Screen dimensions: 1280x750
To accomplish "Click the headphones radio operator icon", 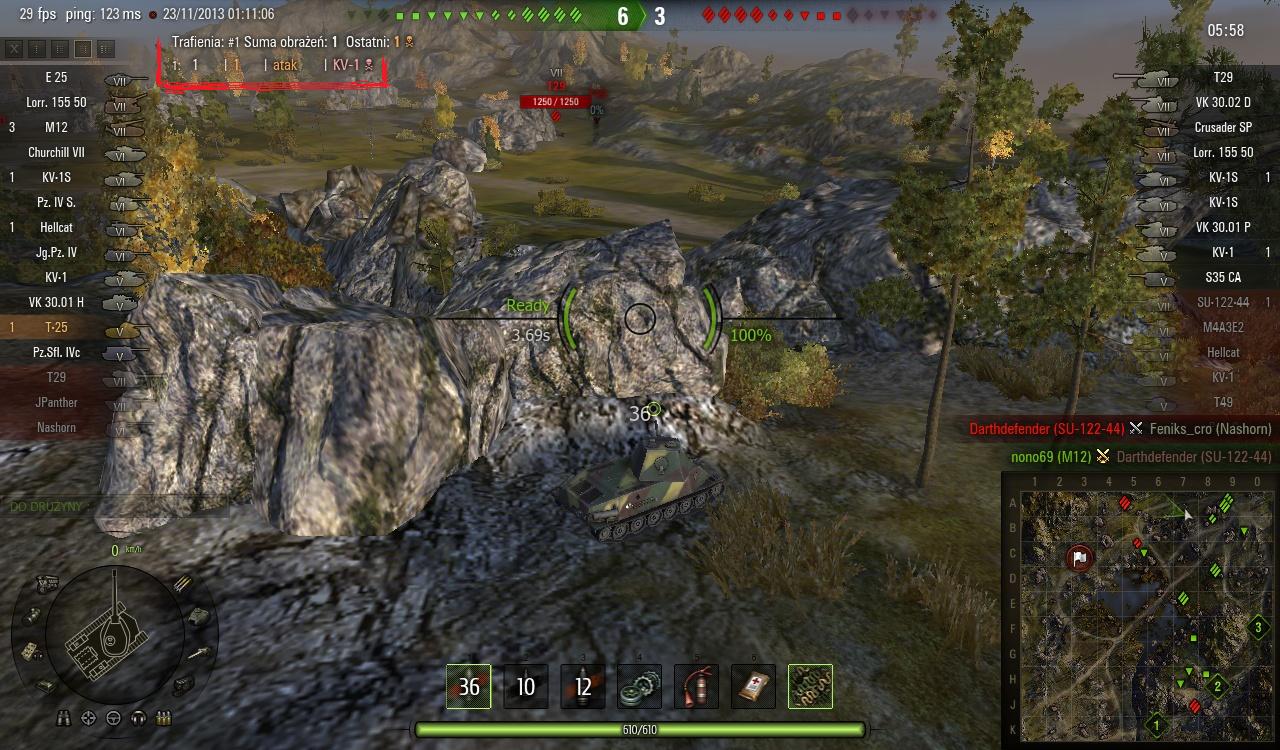I will click(x=136, y=717).
